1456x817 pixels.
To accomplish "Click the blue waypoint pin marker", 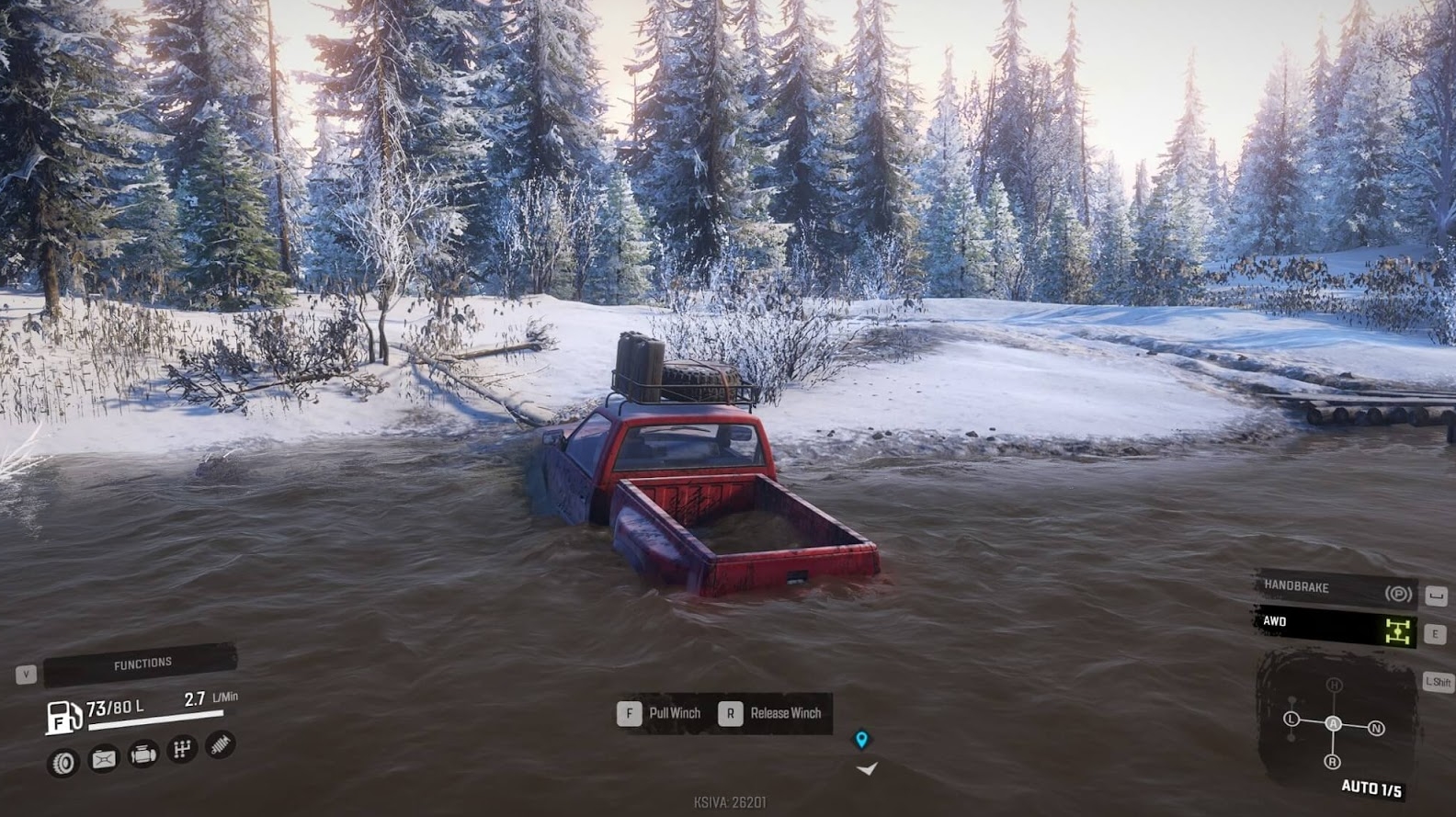I will point(862,738).
